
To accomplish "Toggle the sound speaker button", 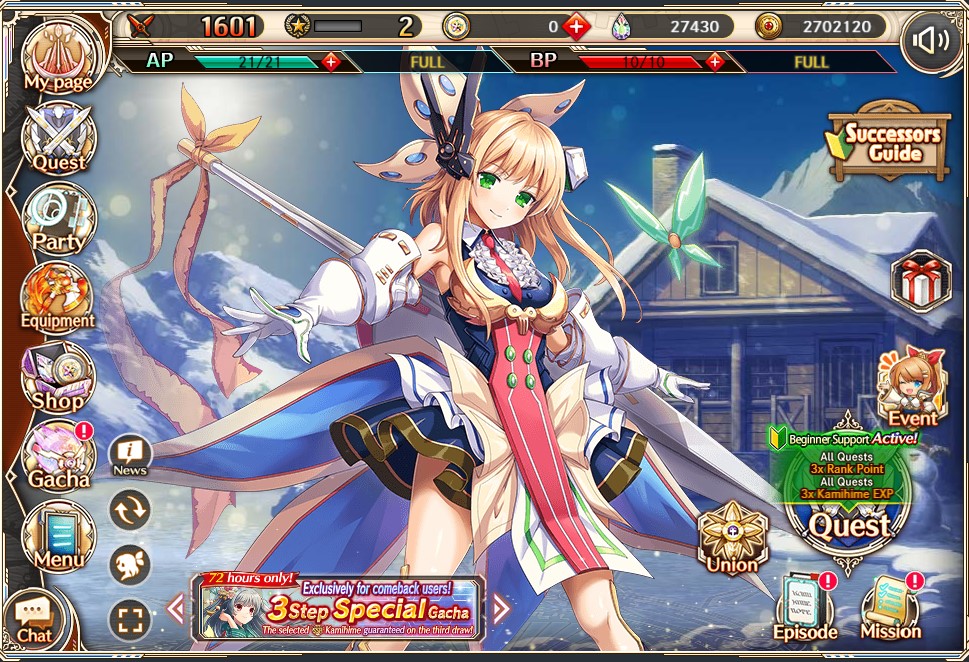I will pos(930,41).
